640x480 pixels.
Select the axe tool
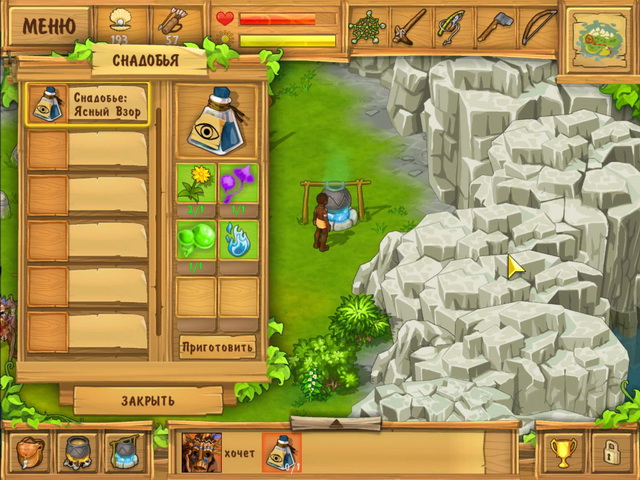pyautogui.click(x=494, y=27)
